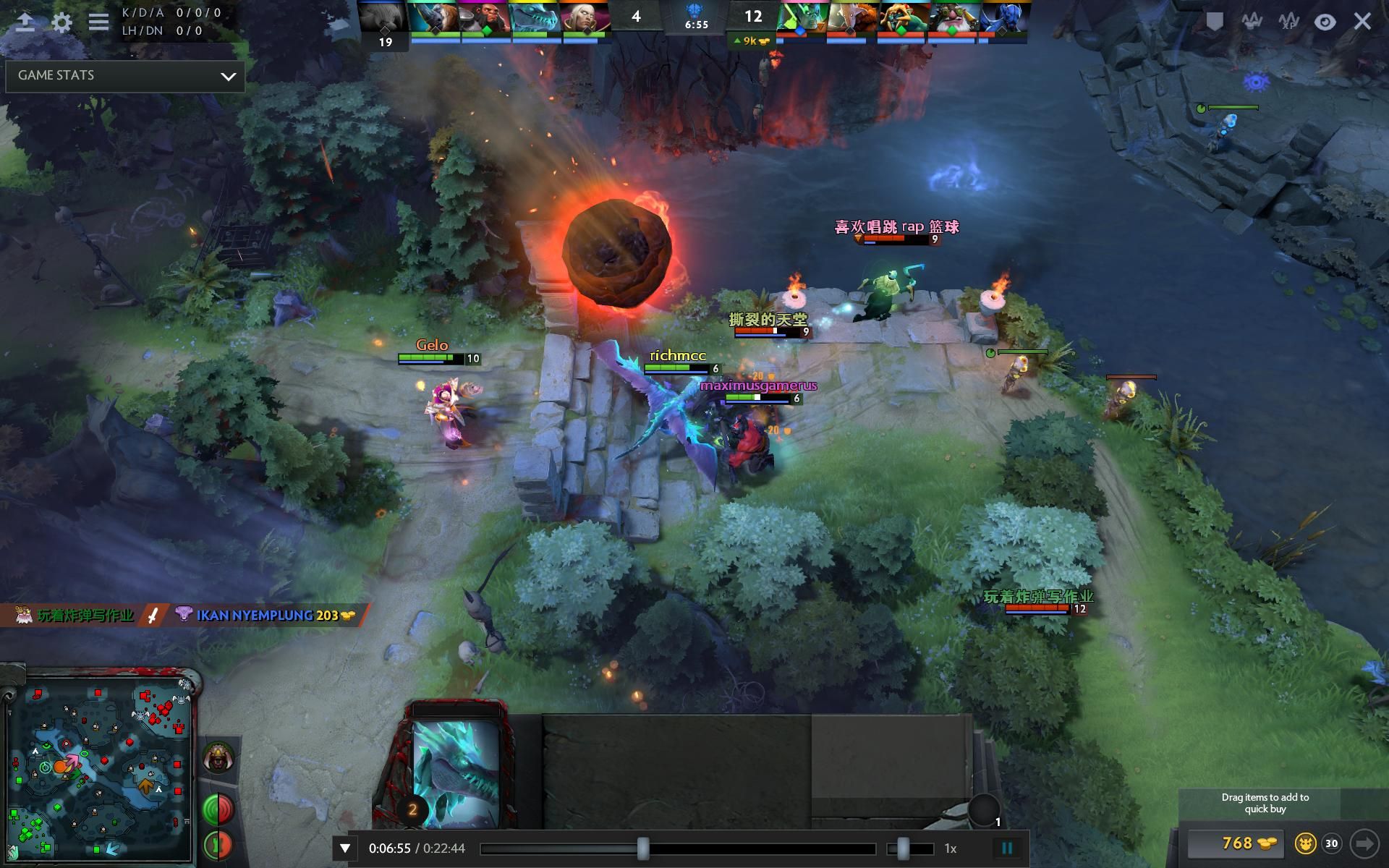This screenshot has width=1389, height=868.
Task: Toggle the observer vision eye icon
Action: click(x=1325, y=22)
